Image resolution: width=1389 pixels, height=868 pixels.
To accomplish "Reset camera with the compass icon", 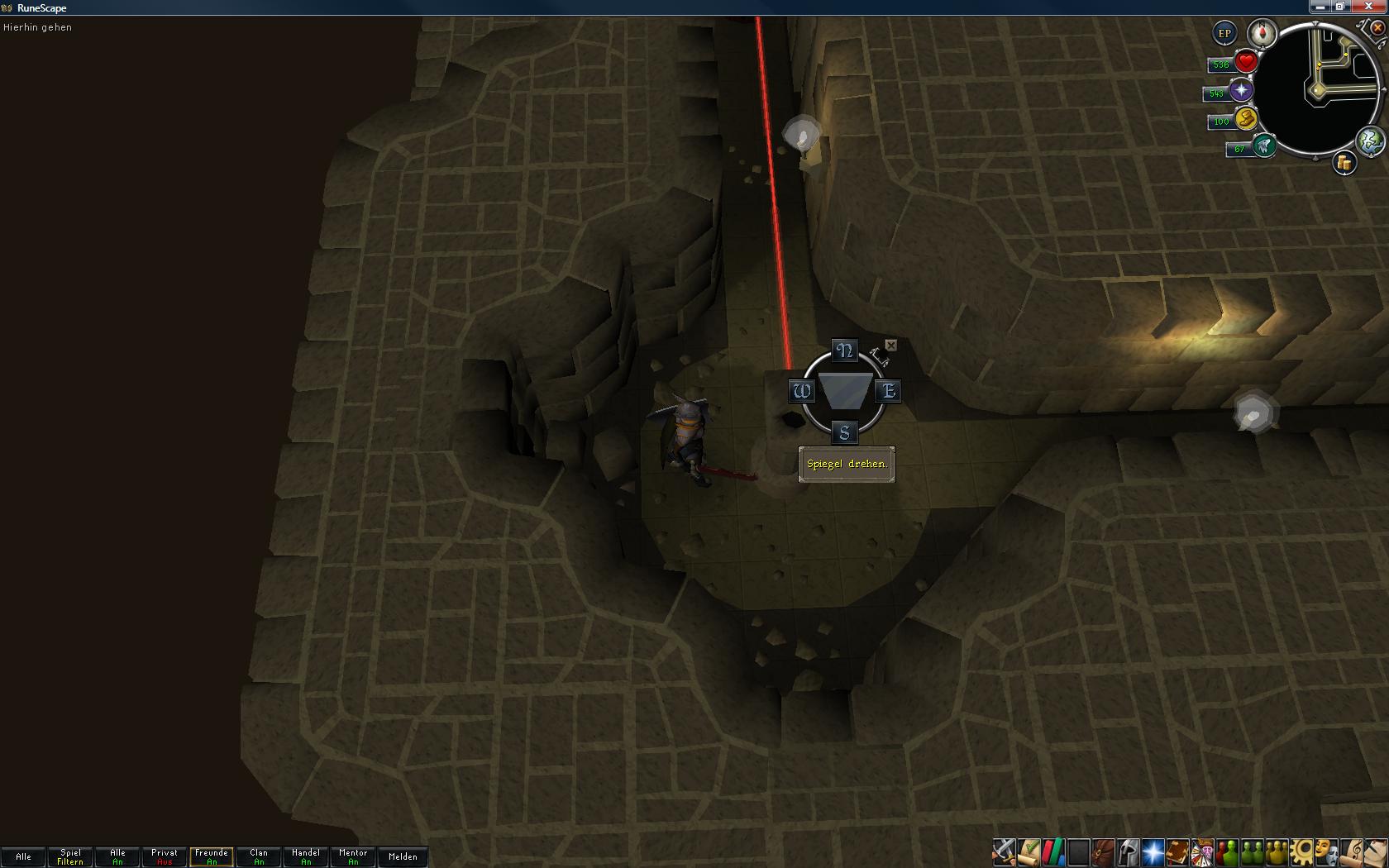I will click(x=1263, y=34).
